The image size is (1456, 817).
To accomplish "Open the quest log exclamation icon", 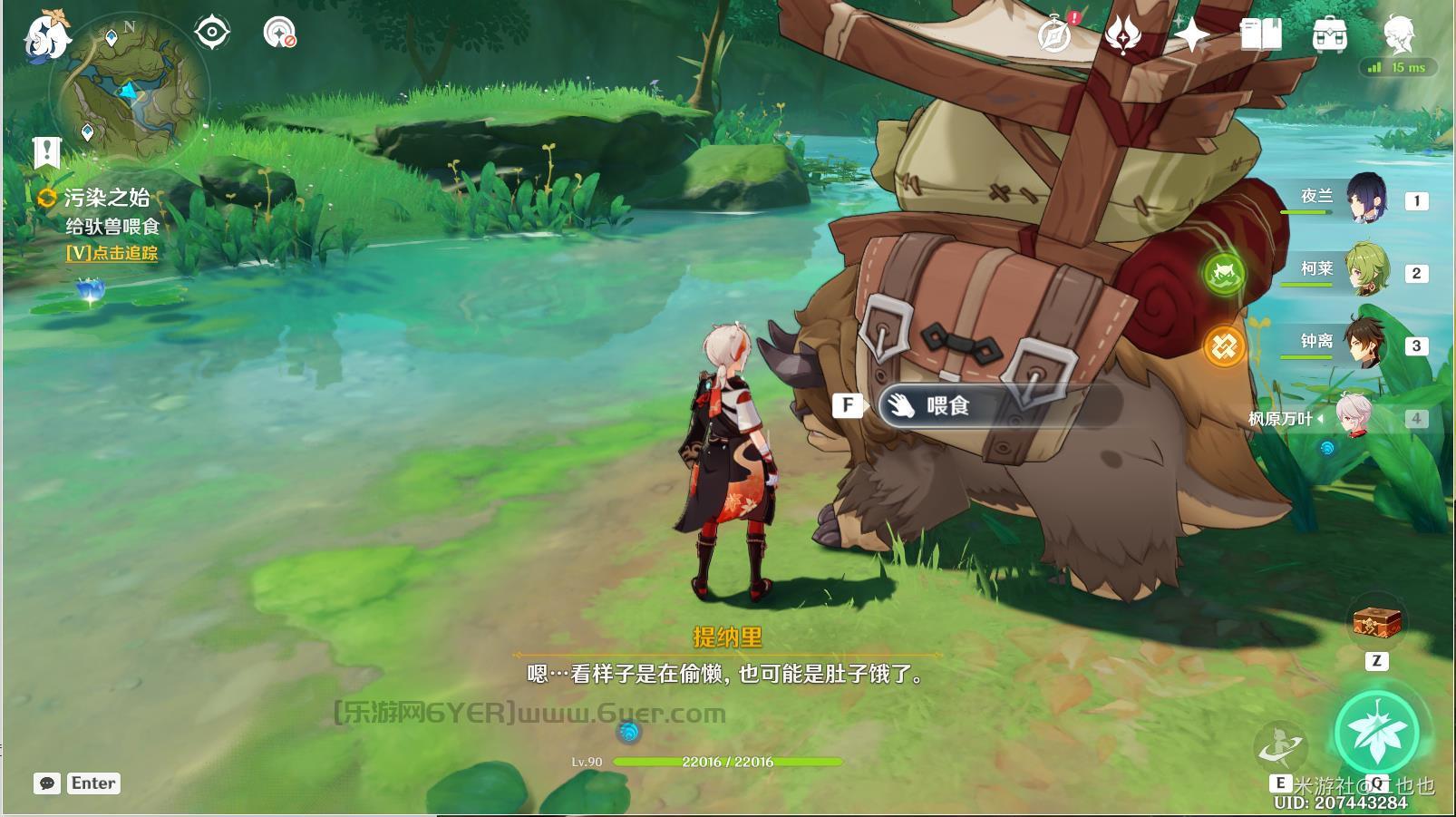I will pyautogui.click(x=47, y=152).
